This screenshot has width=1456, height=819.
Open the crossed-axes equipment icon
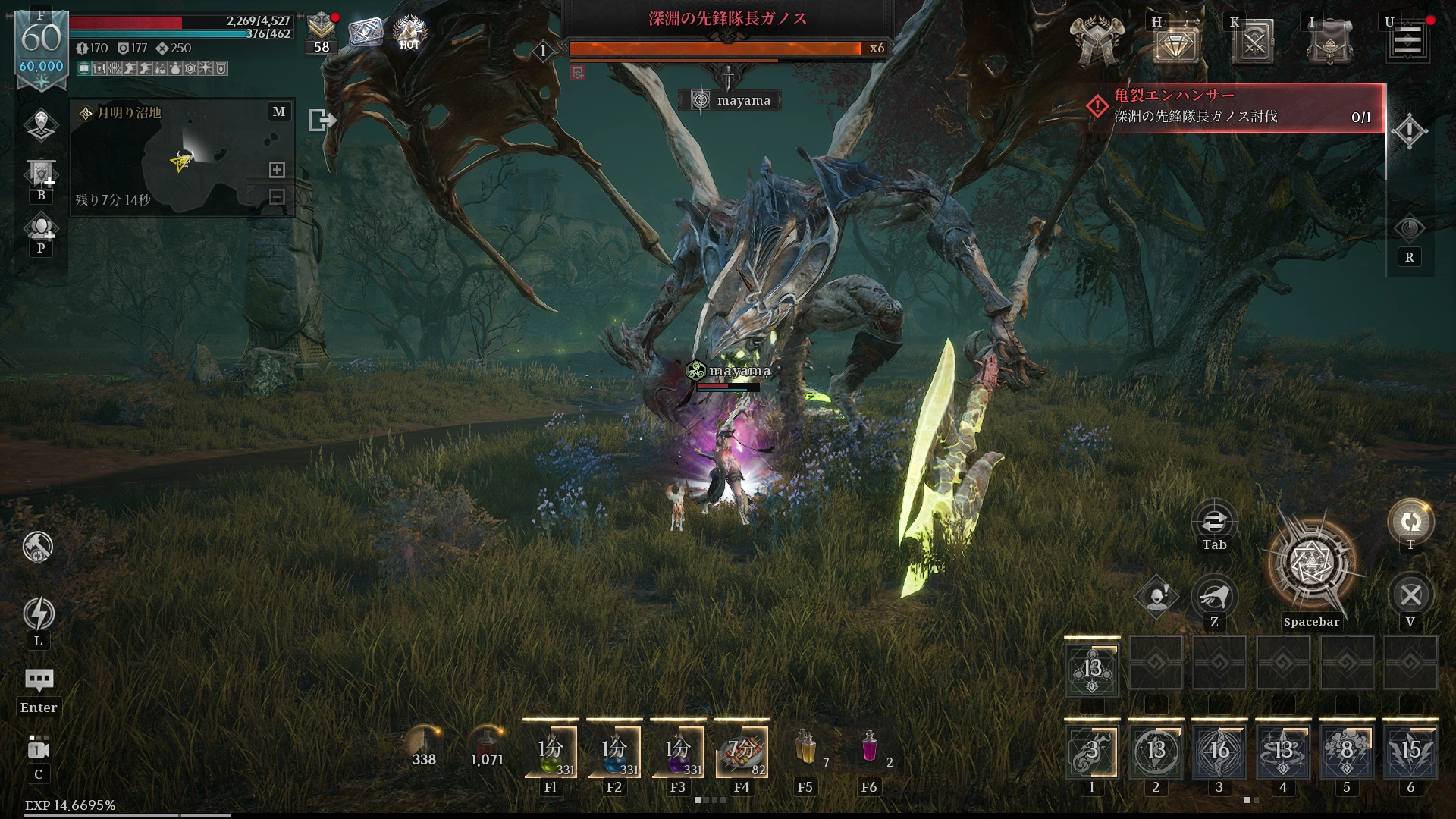[x=1097, y=41]
